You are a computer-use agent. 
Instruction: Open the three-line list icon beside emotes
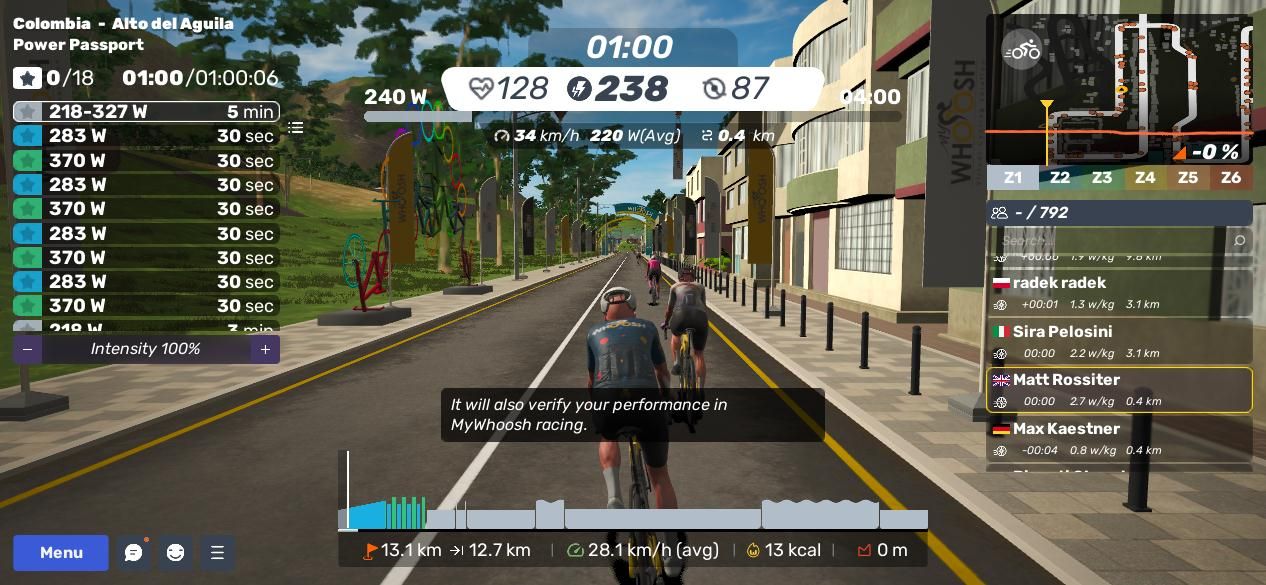[217, 553]
